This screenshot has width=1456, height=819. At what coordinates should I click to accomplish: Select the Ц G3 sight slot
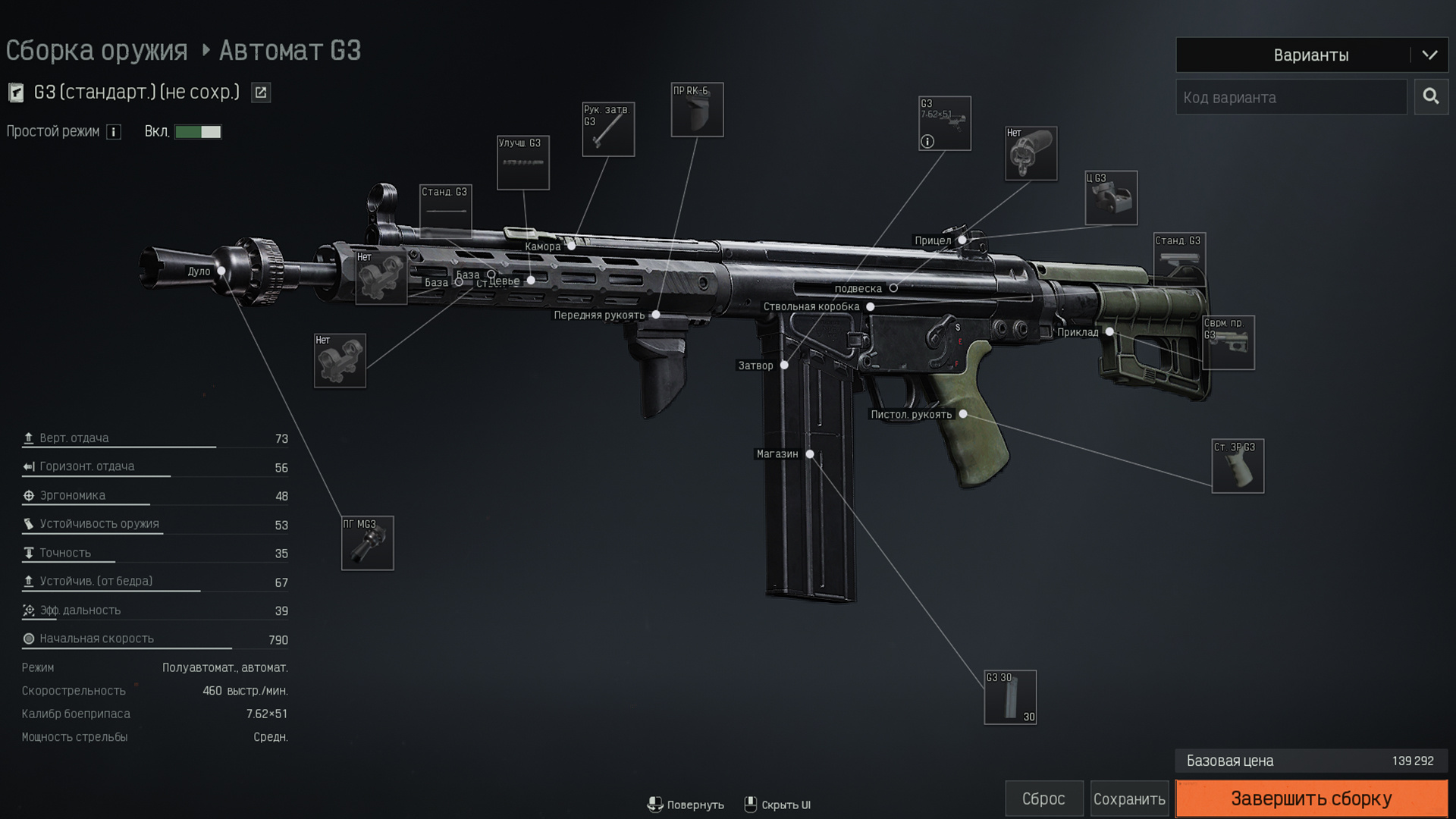1111,198
